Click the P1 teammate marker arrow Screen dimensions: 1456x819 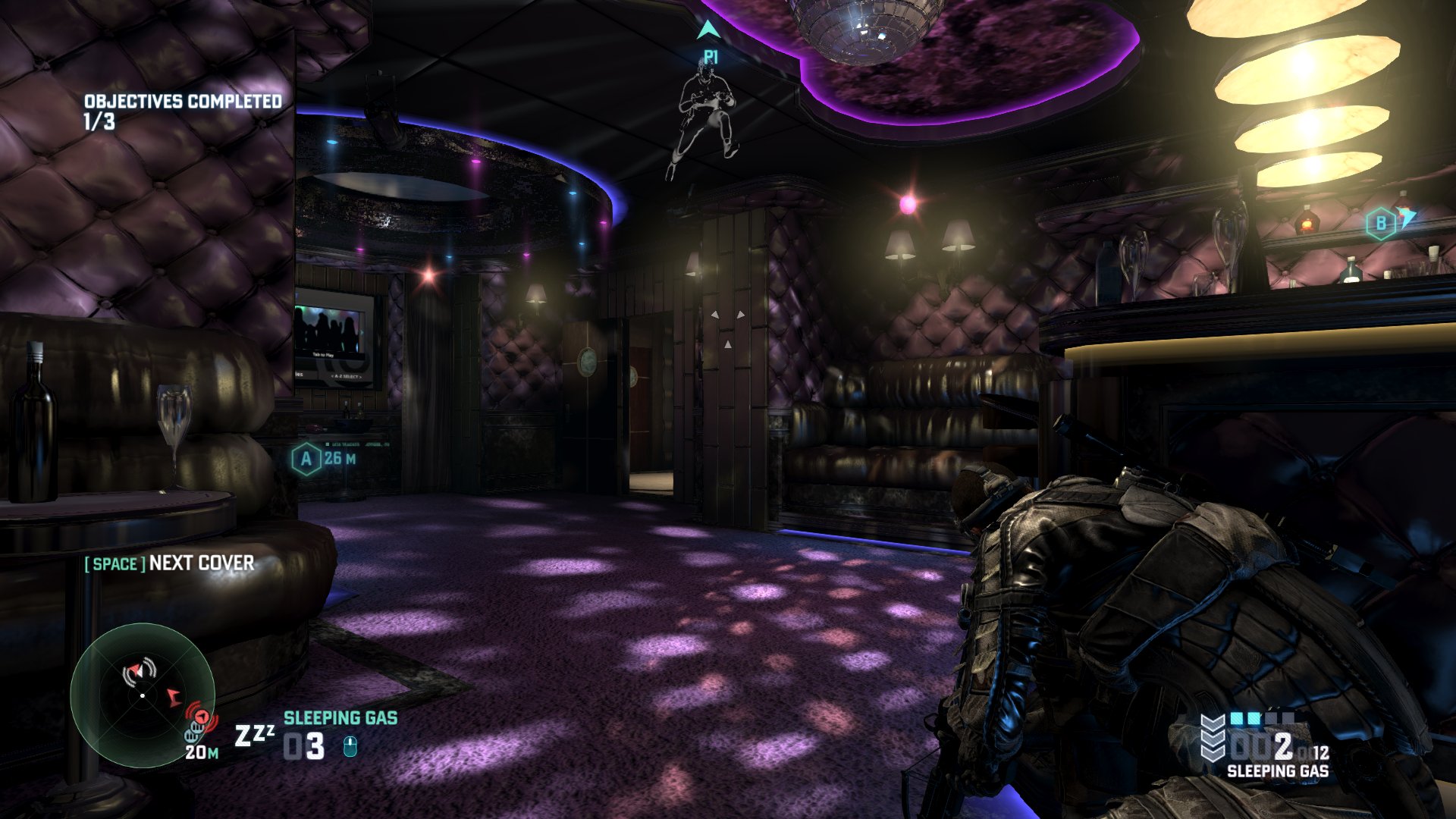(x=708, y=30)
